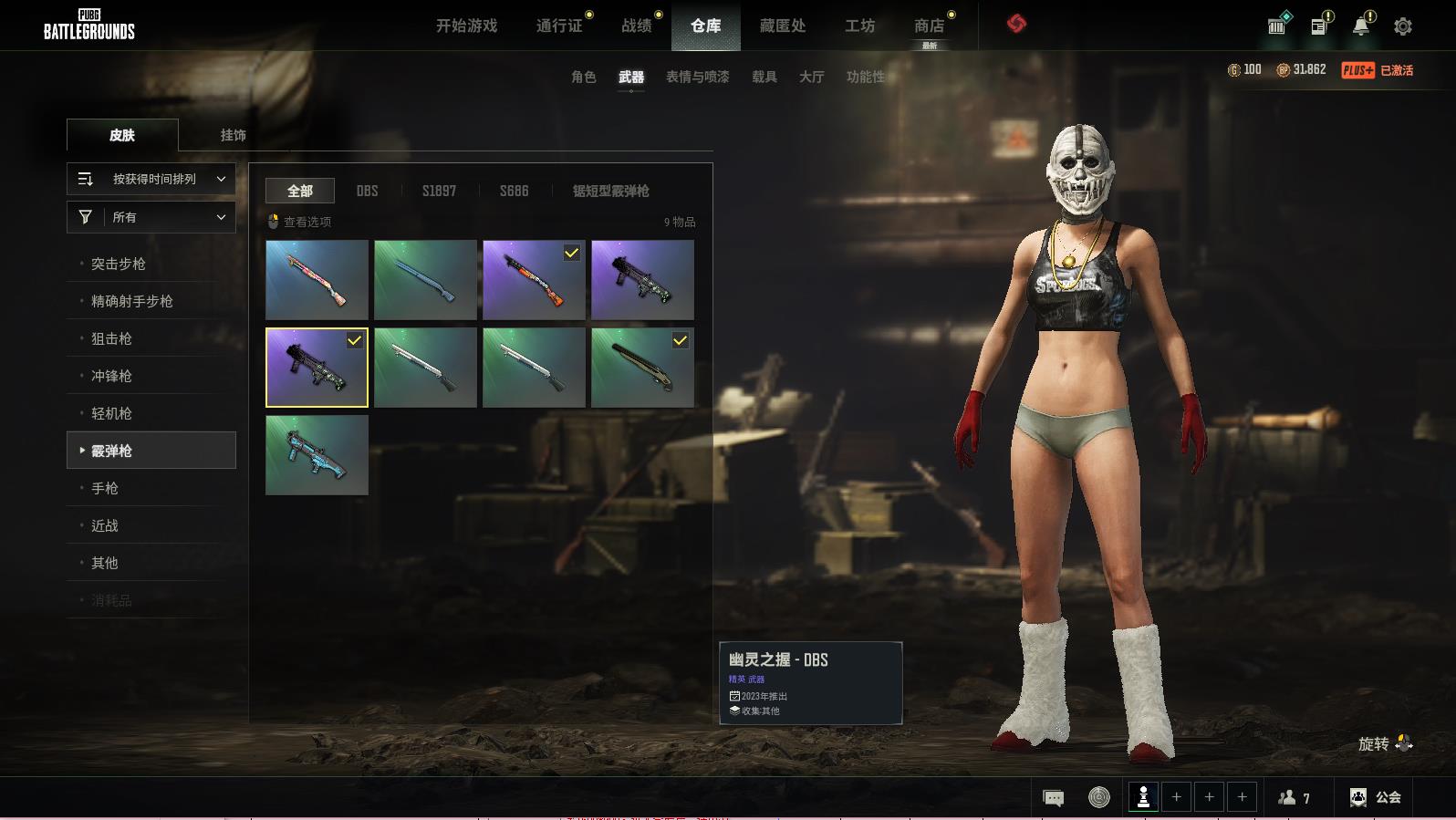The width and height of the screenshot is (1456, 820).
Task: Open the 开始游戏 (Start Game) menu
Action: (466, 26)
